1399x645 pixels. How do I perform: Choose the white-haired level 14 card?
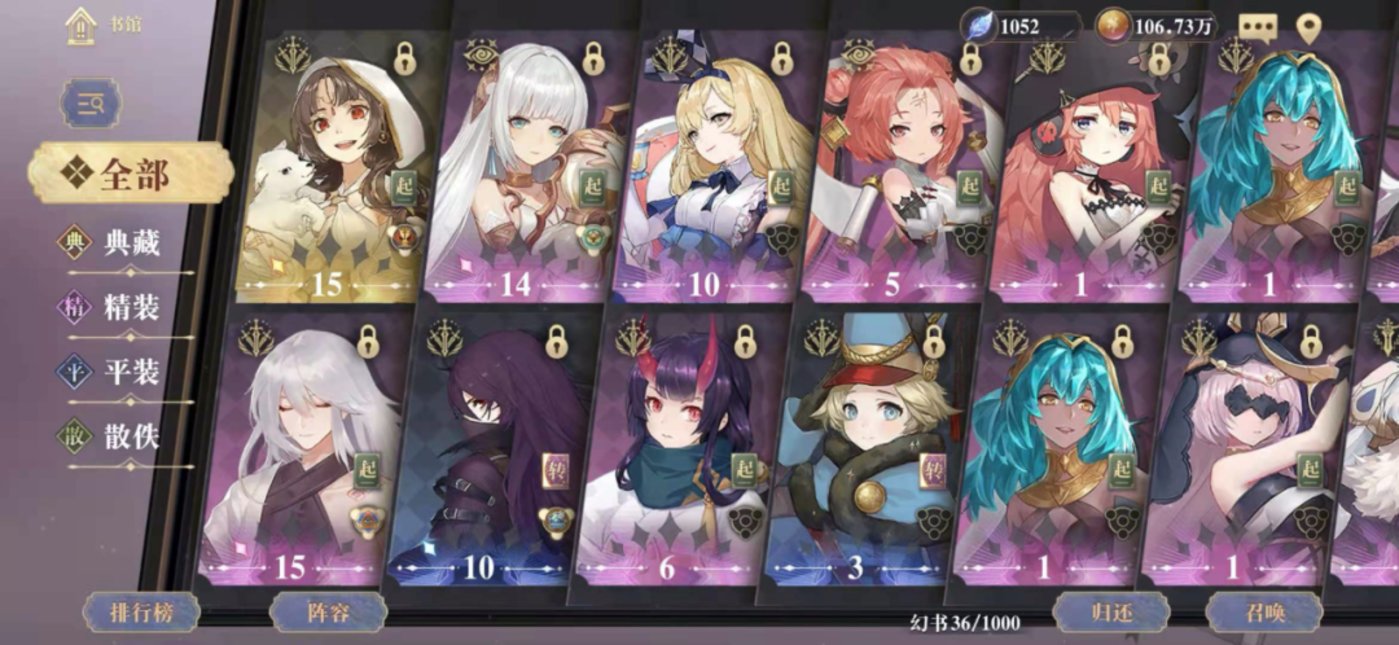click(520, 170)
